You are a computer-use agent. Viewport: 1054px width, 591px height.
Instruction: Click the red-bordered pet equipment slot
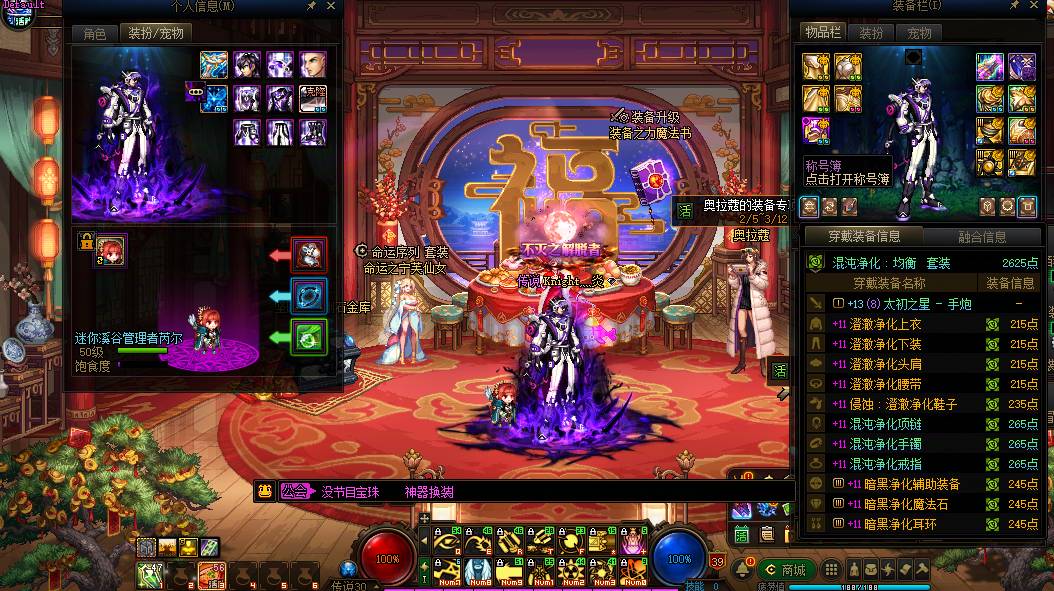coord(308,254)
